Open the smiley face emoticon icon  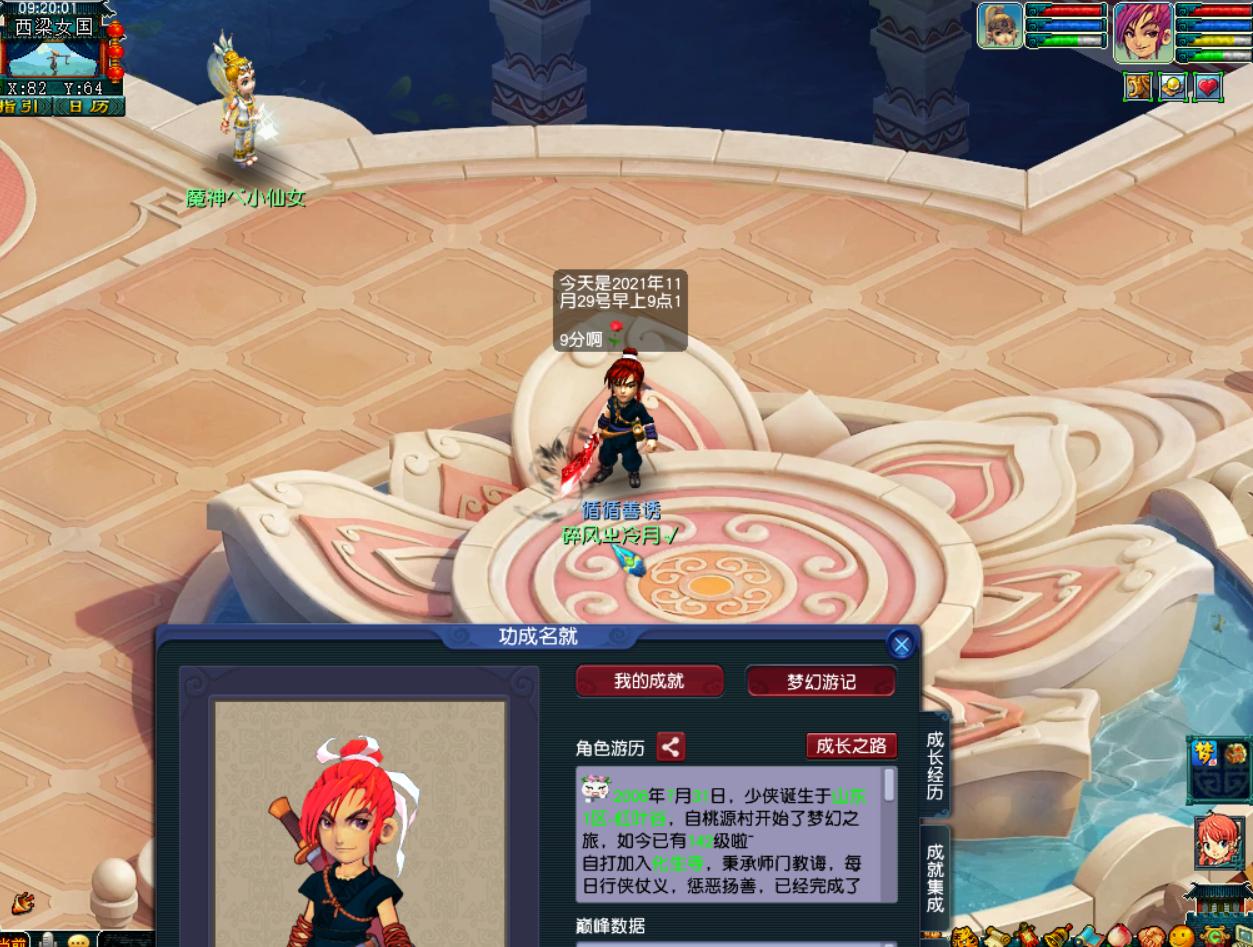(1181, 937)
